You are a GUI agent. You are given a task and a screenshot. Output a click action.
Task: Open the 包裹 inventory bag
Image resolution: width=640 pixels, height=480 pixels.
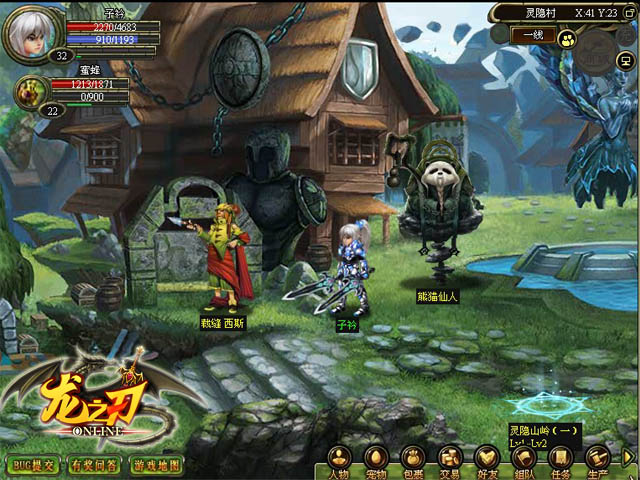click(x=413, y=462)
